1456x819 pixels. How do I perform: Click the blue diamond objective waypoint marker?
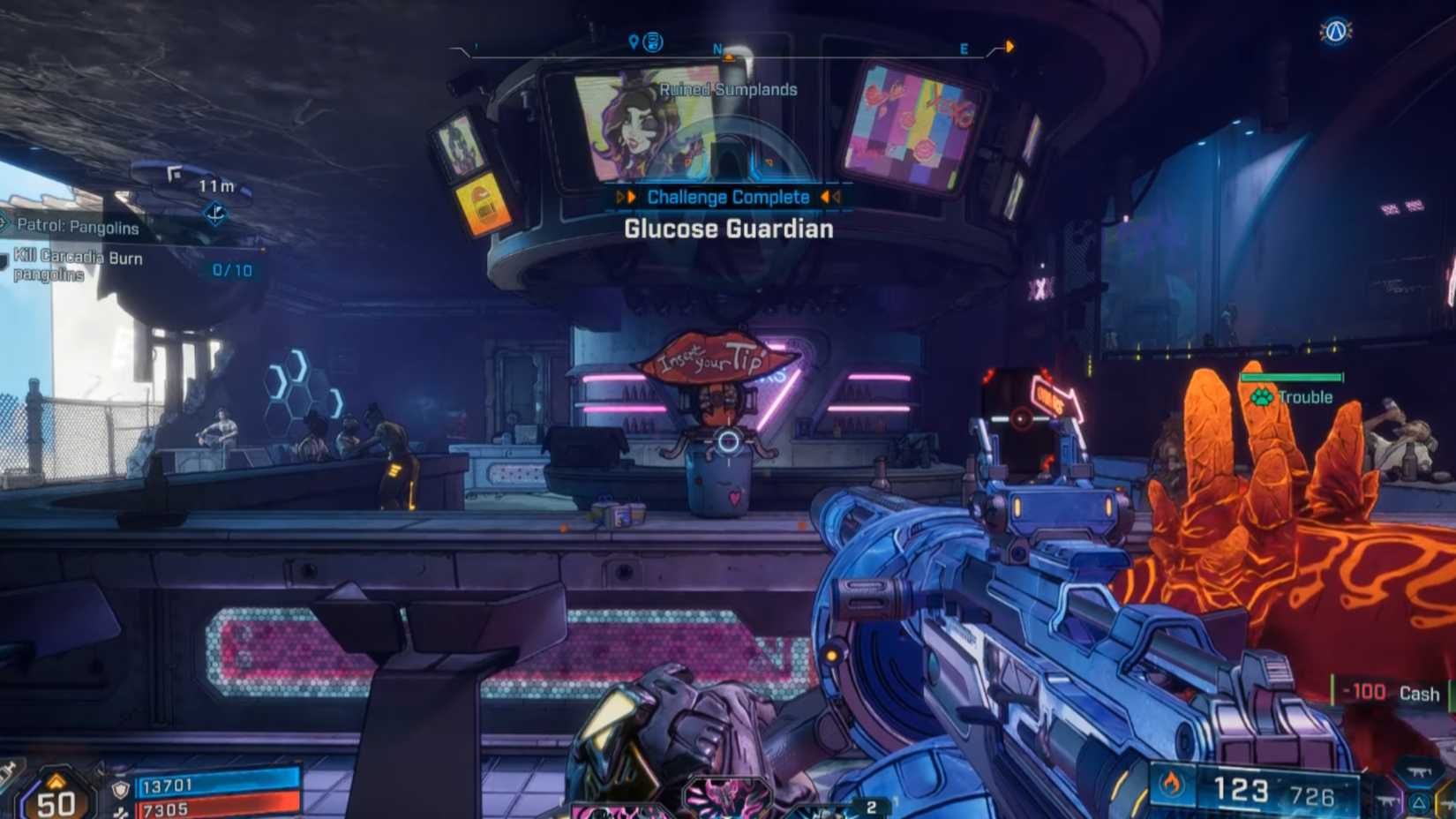tap(215, 213)
